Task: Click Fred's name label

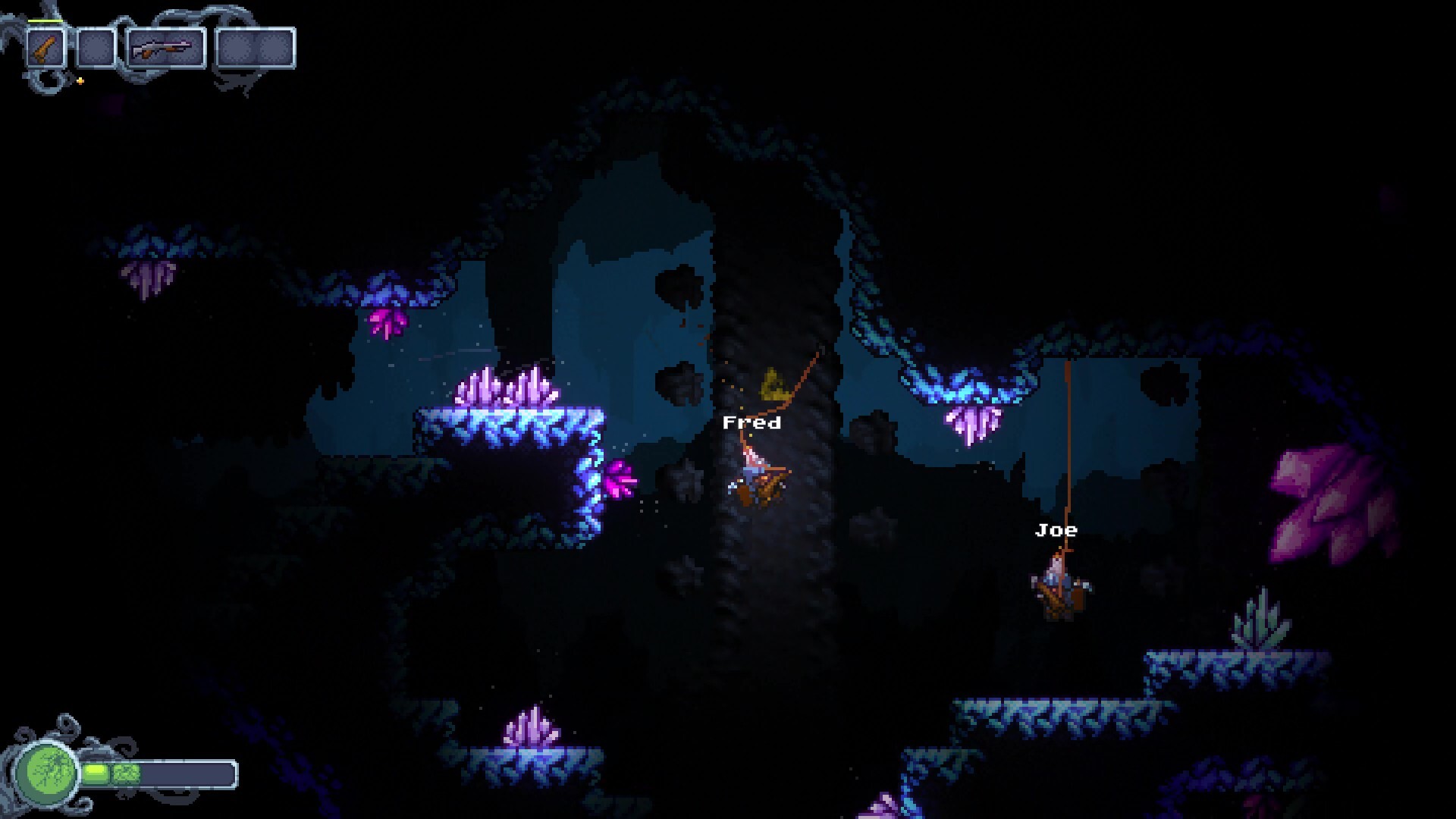Action: pyautogui.click(x=752, y=422)
